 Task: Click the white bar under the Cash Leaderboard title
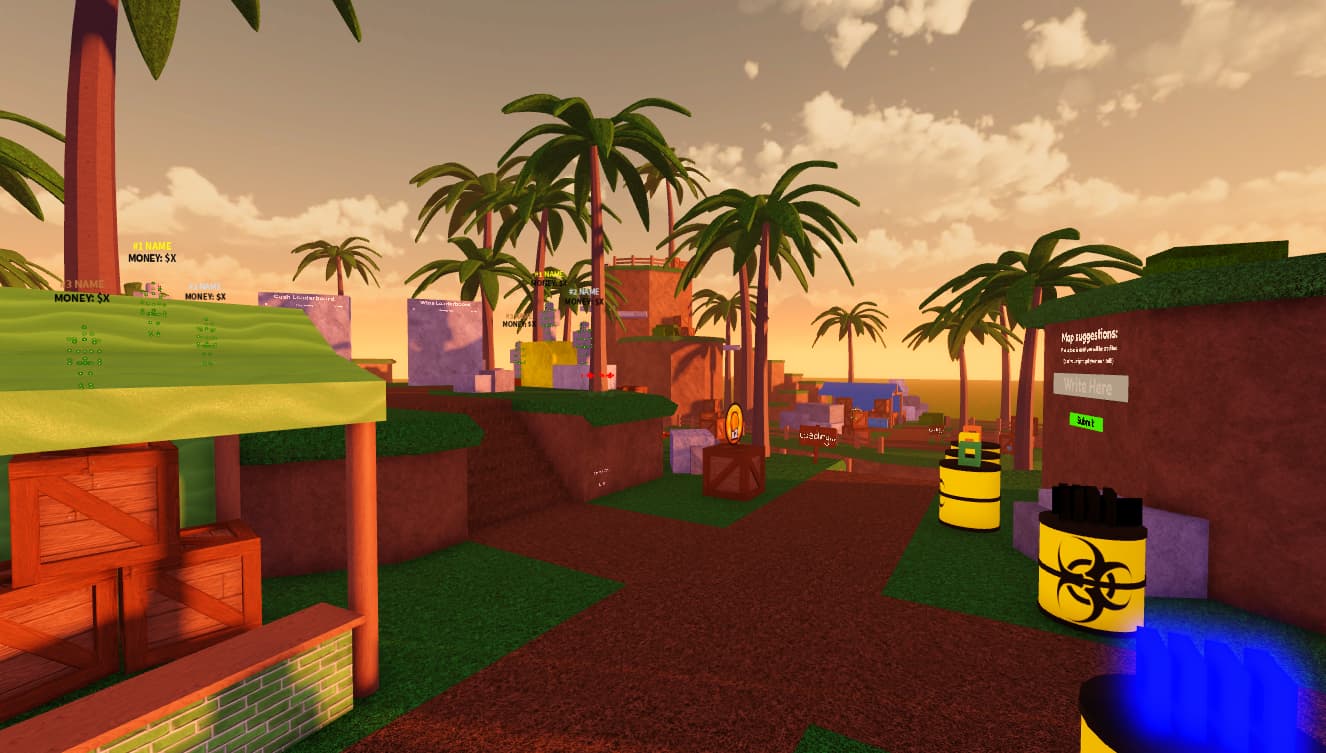305,306
